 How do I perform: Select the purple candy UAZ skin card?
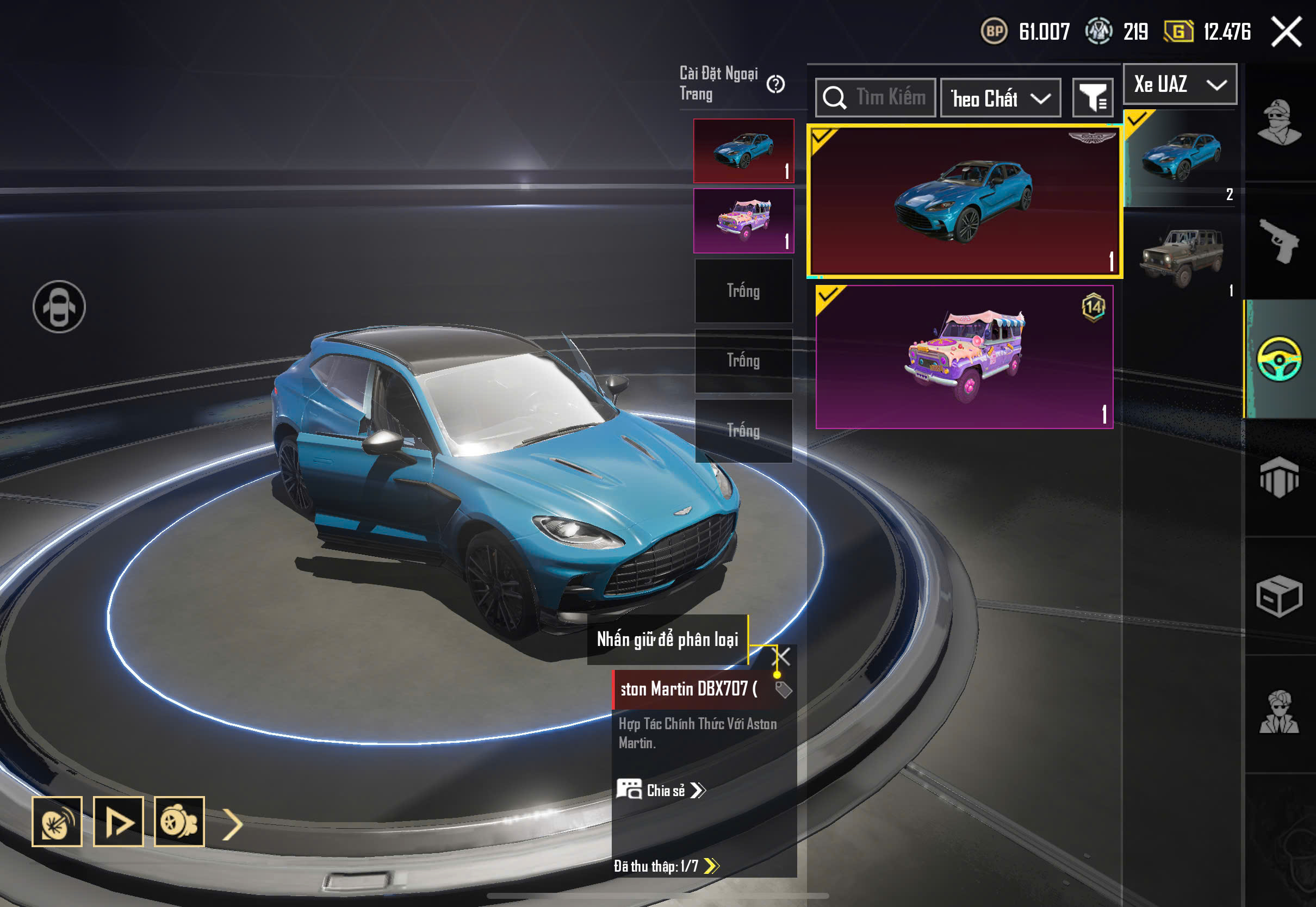click(x=964, y=357)
